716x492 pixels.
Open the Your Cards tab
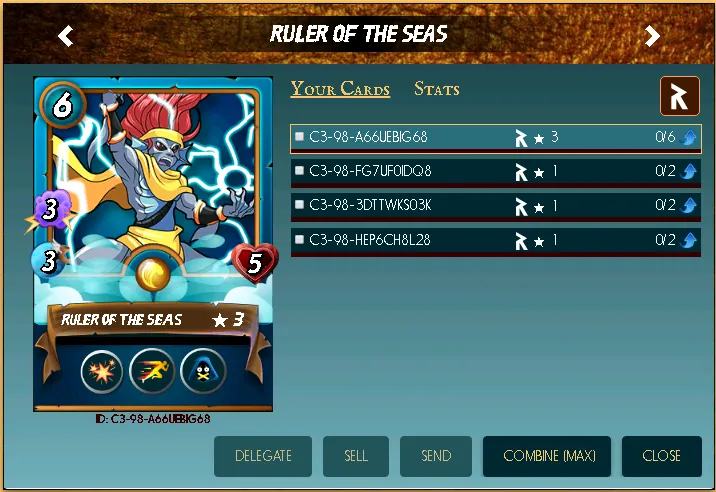click(x=340, y=89)
